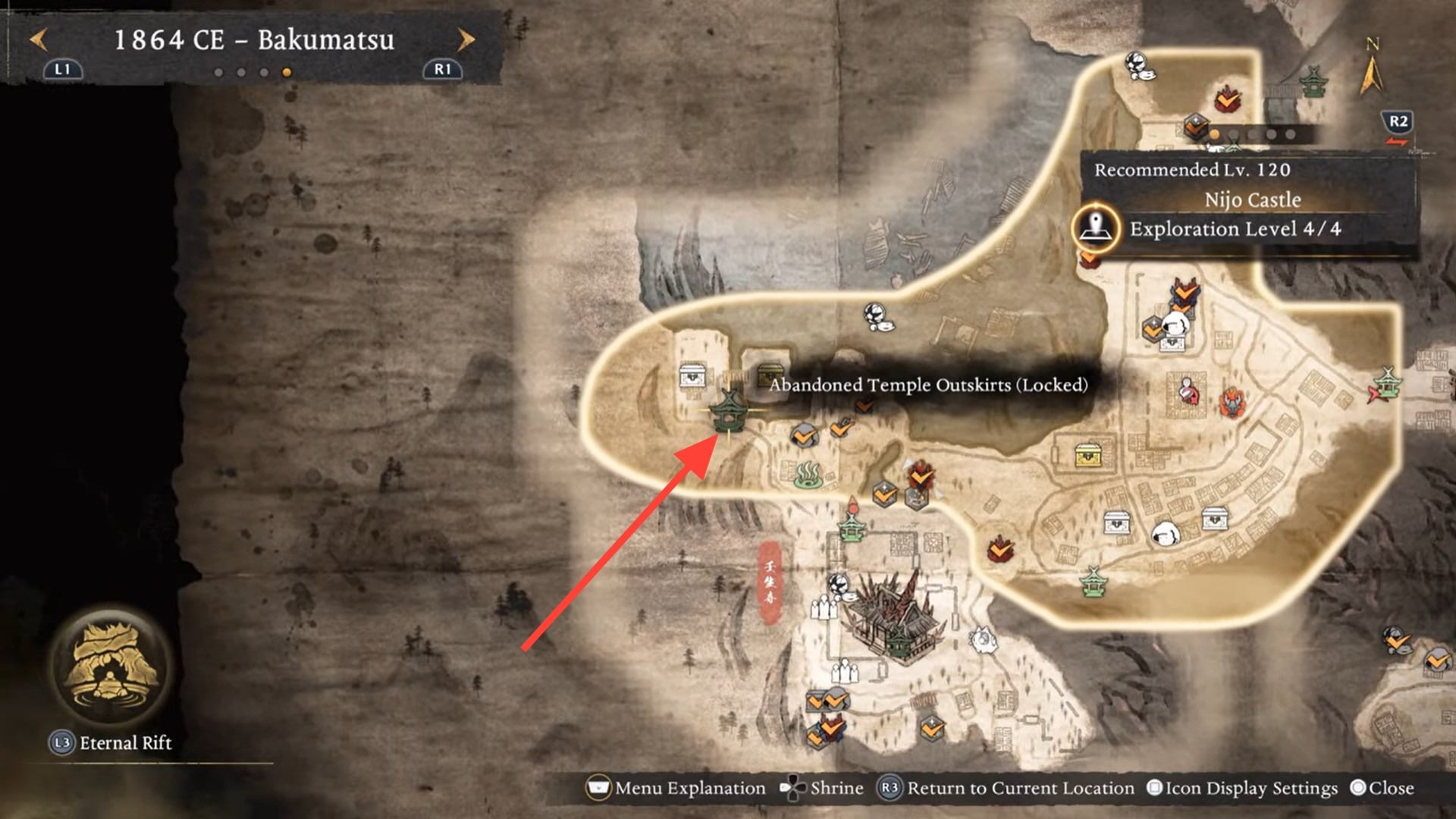The width and height of the screenshot is (1456, 819).
Task: Select the shrine marker beside the north compass
Action: [x=1313, y=81]
